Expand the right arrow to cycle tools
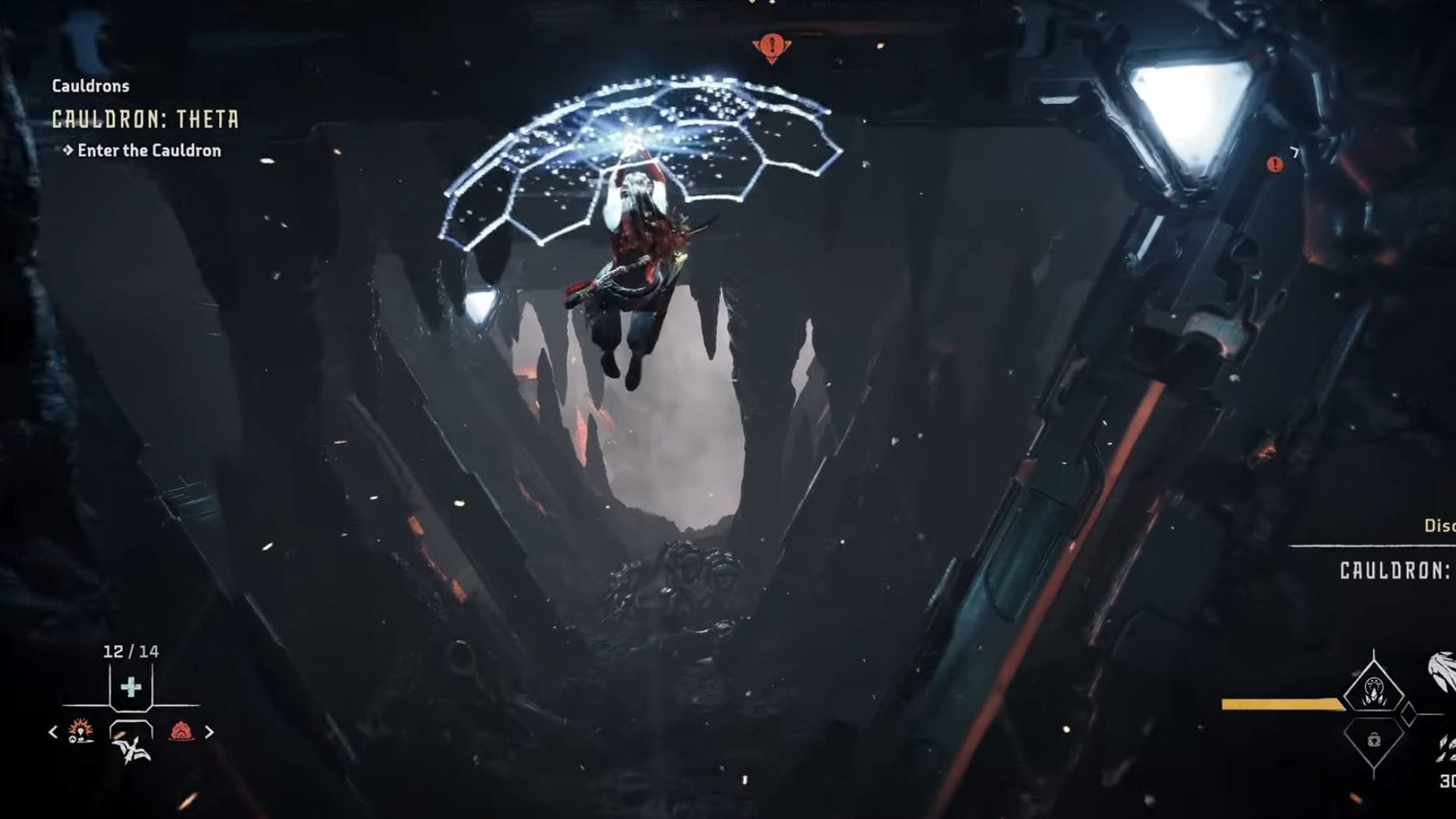1456x819 pixels. tap(209, 732)
